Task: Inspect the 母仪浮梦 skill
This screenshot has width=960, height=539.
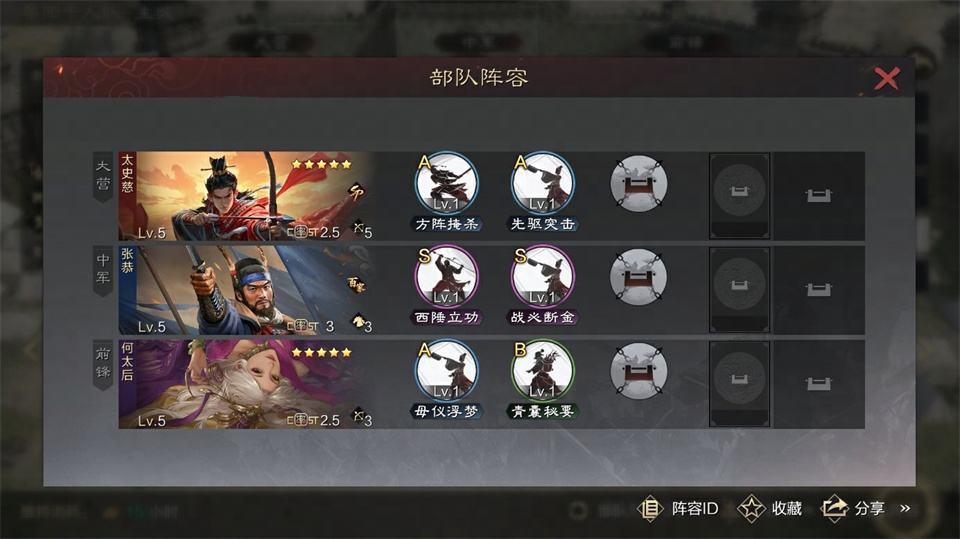Action: coord(447,373)
